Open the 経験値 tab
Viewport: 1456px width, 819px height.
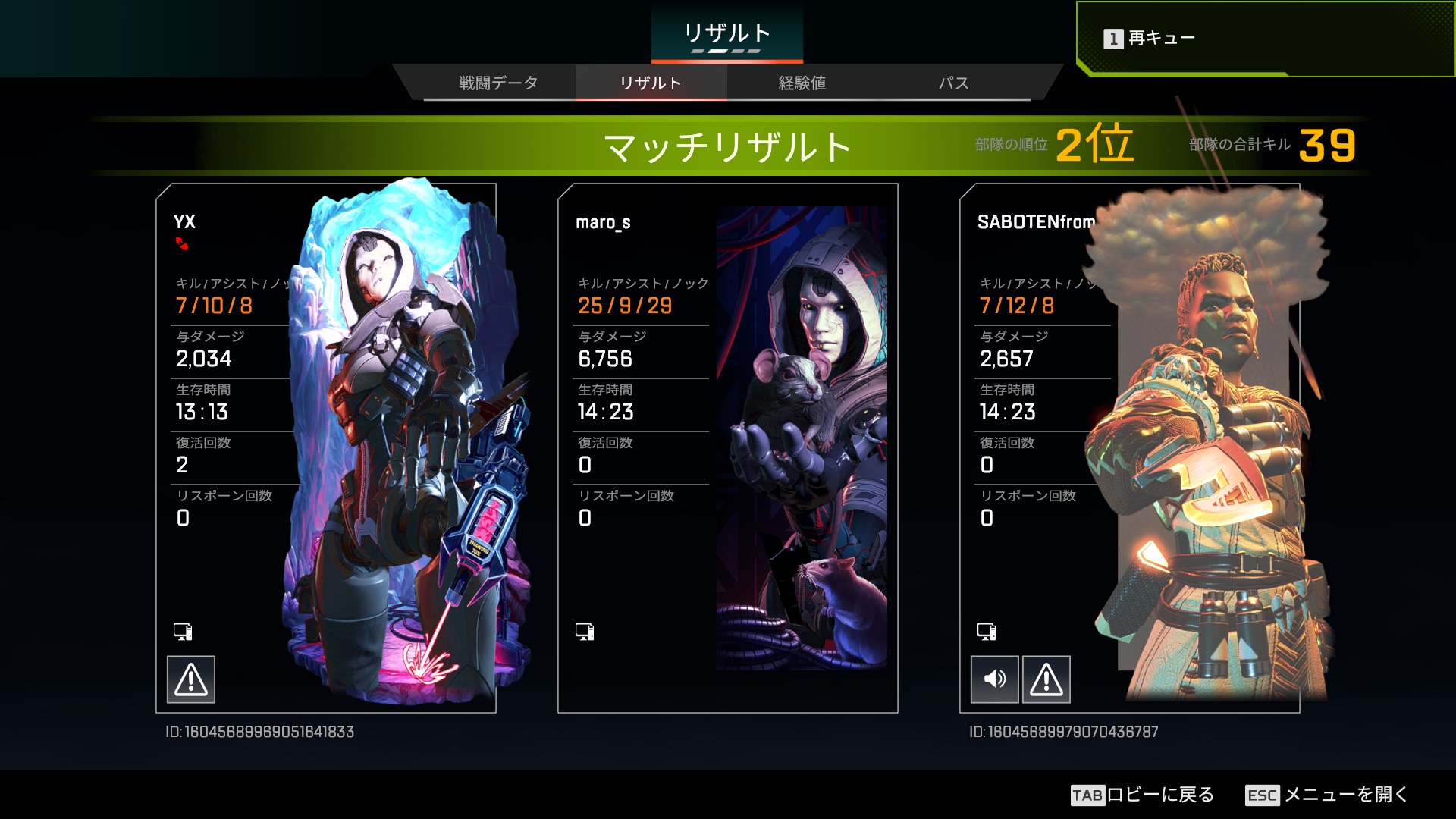[802, 83]
